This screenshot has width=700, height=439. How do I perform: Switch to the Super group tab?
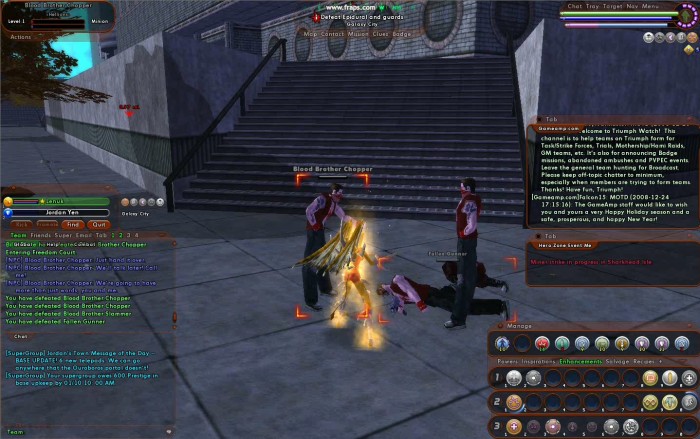click(64, 234)
